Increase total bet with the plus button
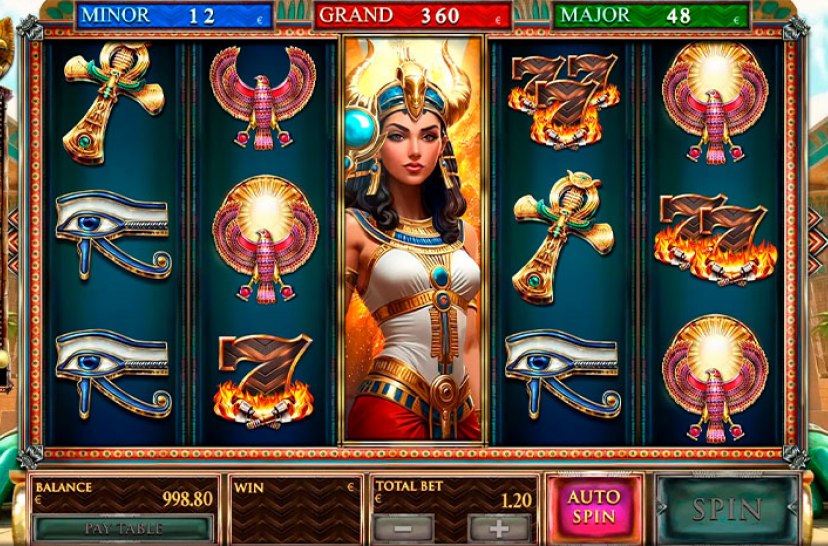 tap(499, 527)
